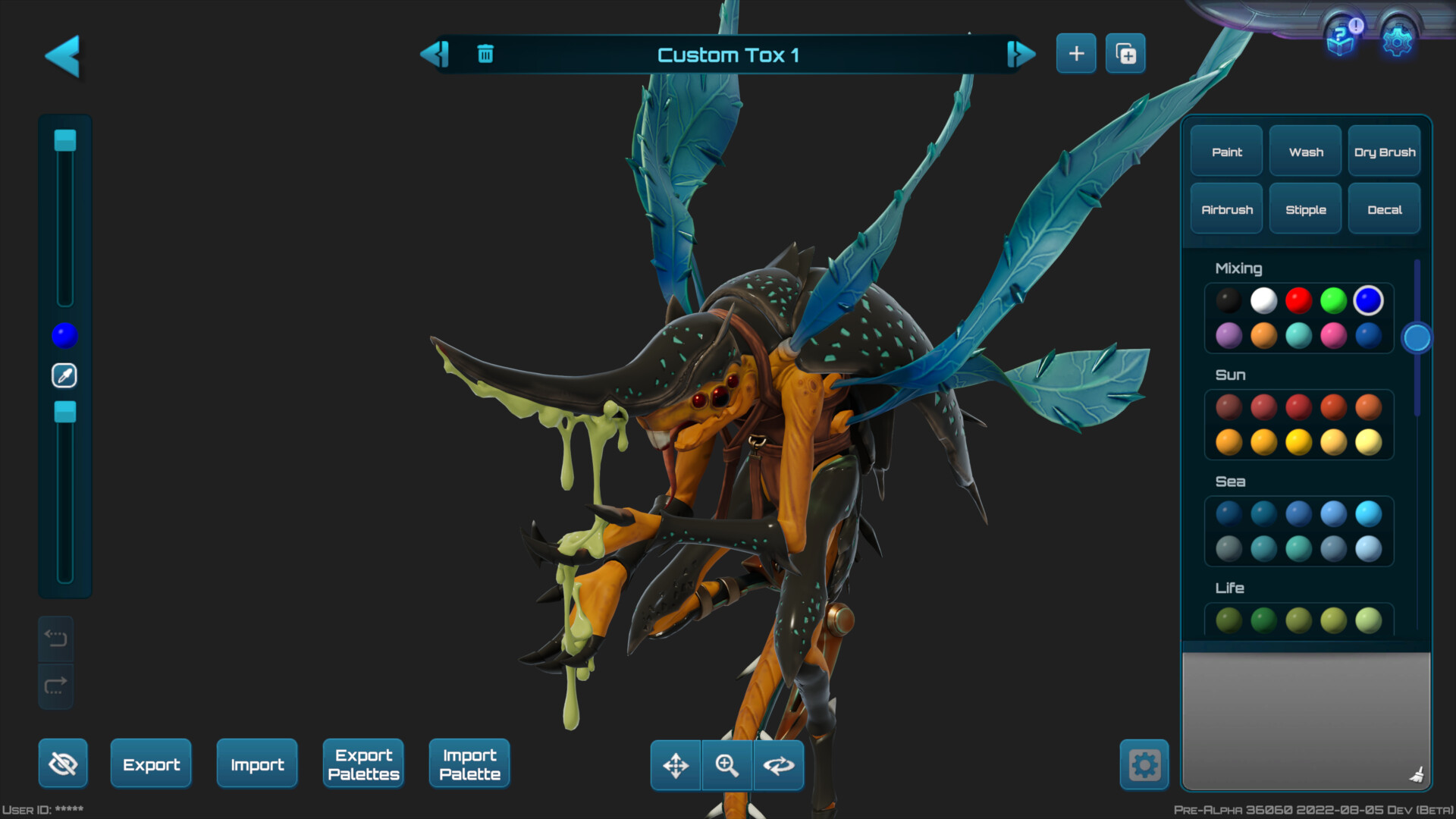The height and width of the screenshot is (819, 1456).
Task: Select the blue swatch in the Mixing palette
Action: tap(1368, 300)
